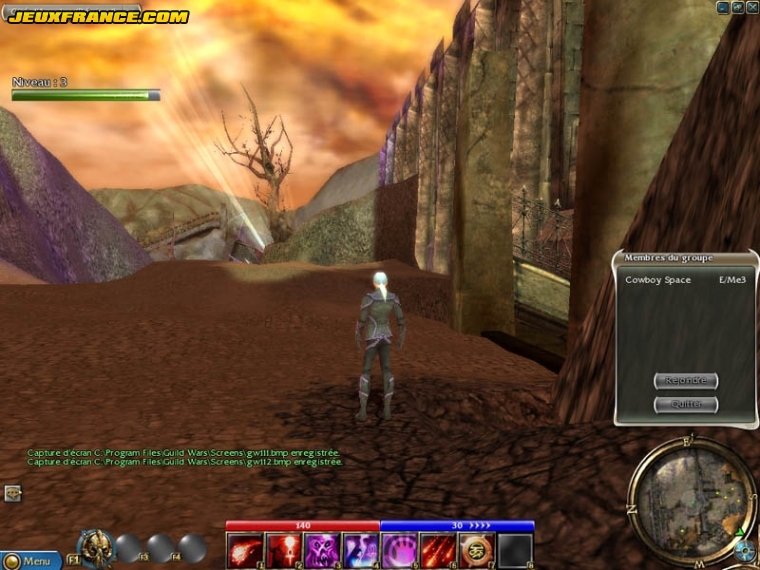Activate the blue-purple figure skill in slot 4
This screenshot has width=760, height=570.
point(360,550)
